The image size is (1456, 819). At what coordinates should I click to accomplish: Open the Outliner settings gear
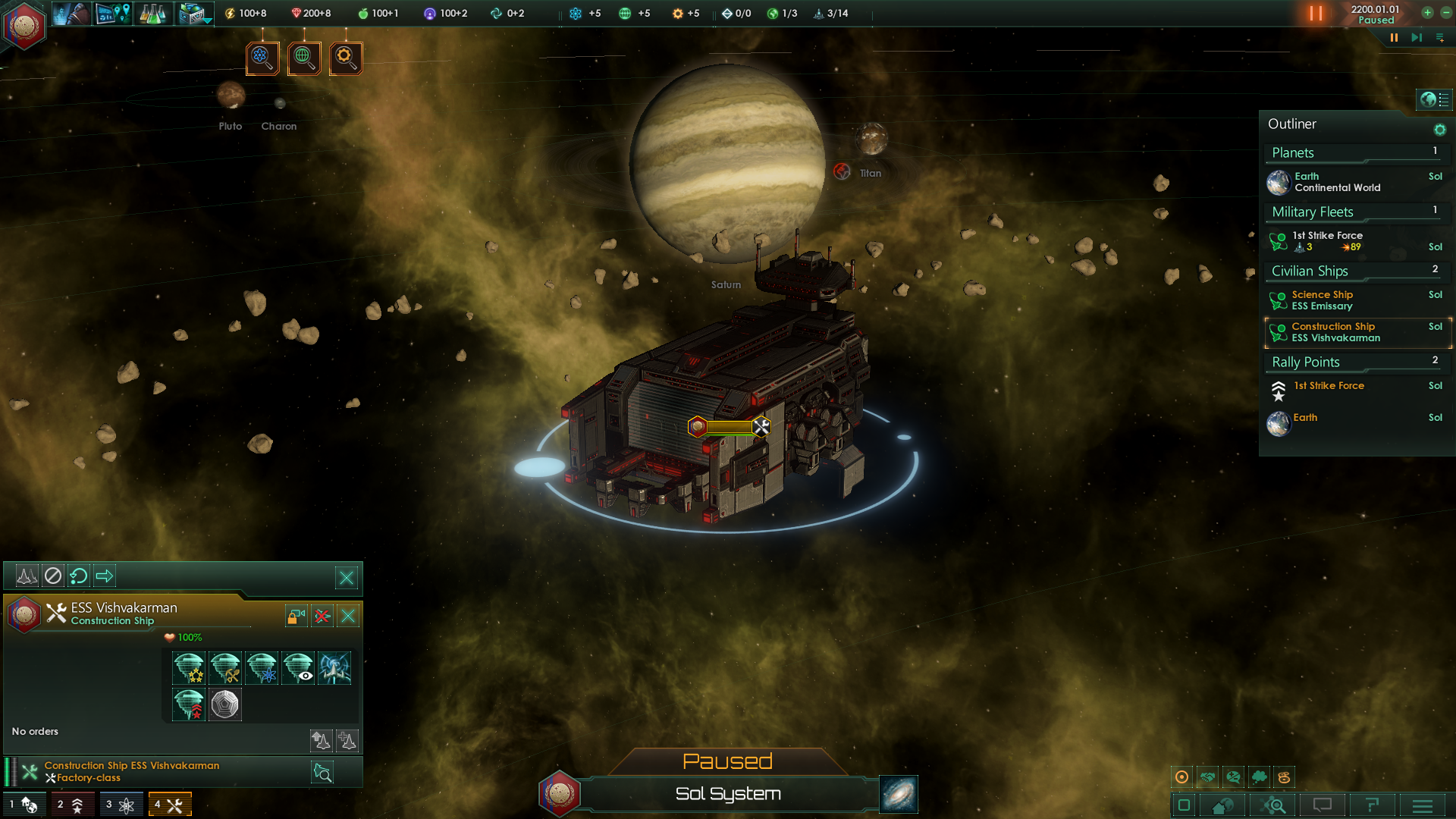1439,130
